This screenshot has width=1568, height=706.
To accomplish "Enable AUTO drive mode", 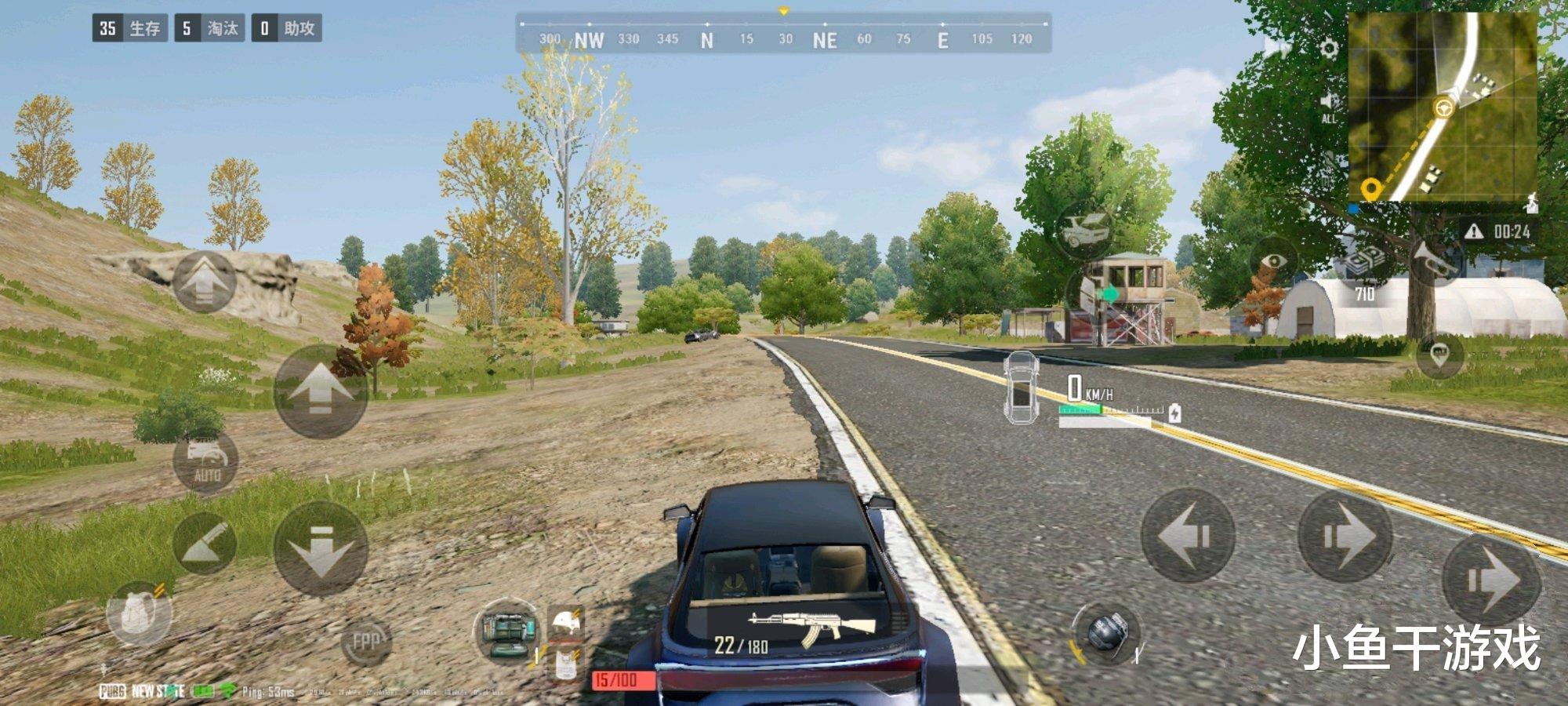I will click(x=206, y=460).
